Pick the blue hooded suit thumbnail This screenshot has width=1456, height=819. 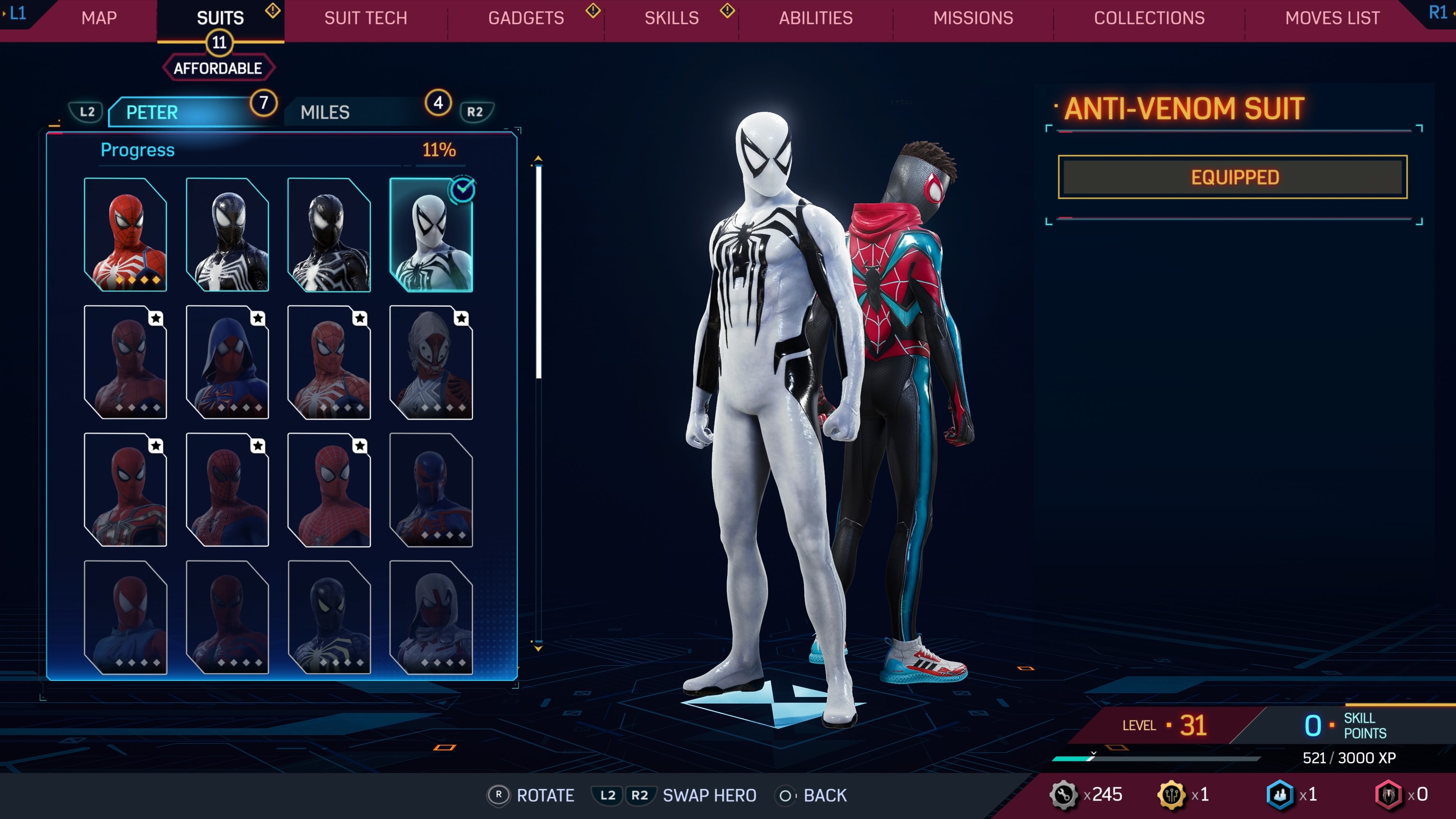point(227,362)
